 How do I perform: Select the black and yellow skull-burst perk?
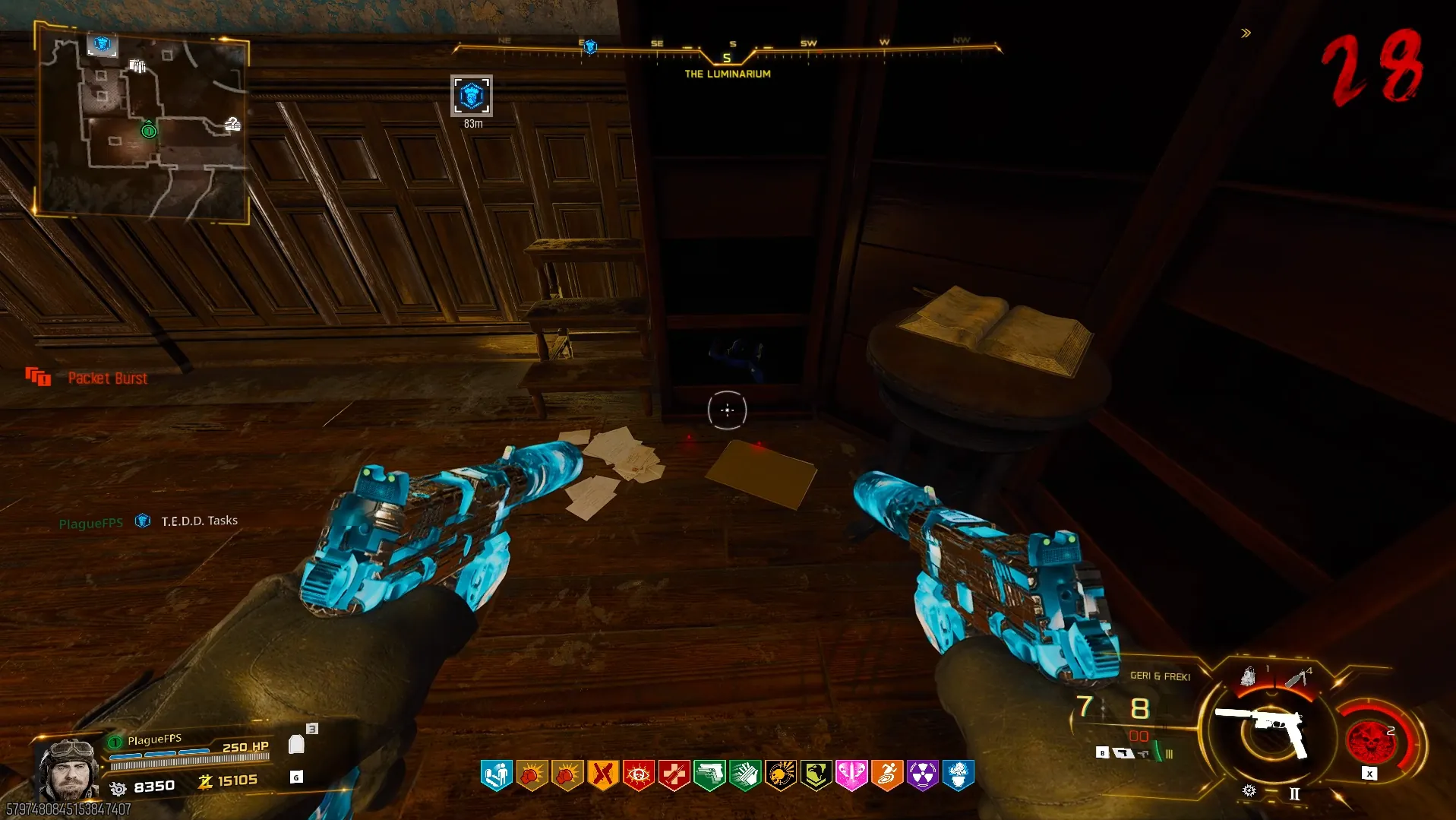(780, 775)
